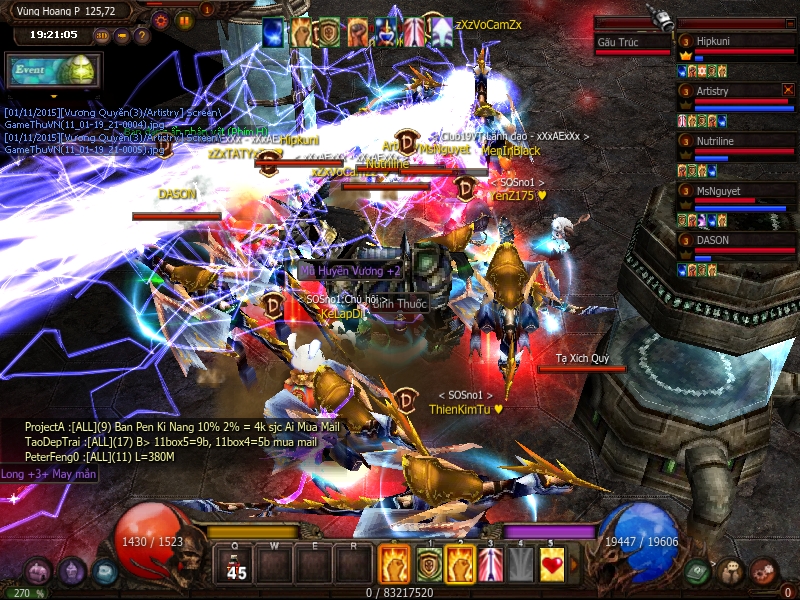Click the pause-style button near the top bar
This screenshot has height=600, width=800.
tap(184, 19)
